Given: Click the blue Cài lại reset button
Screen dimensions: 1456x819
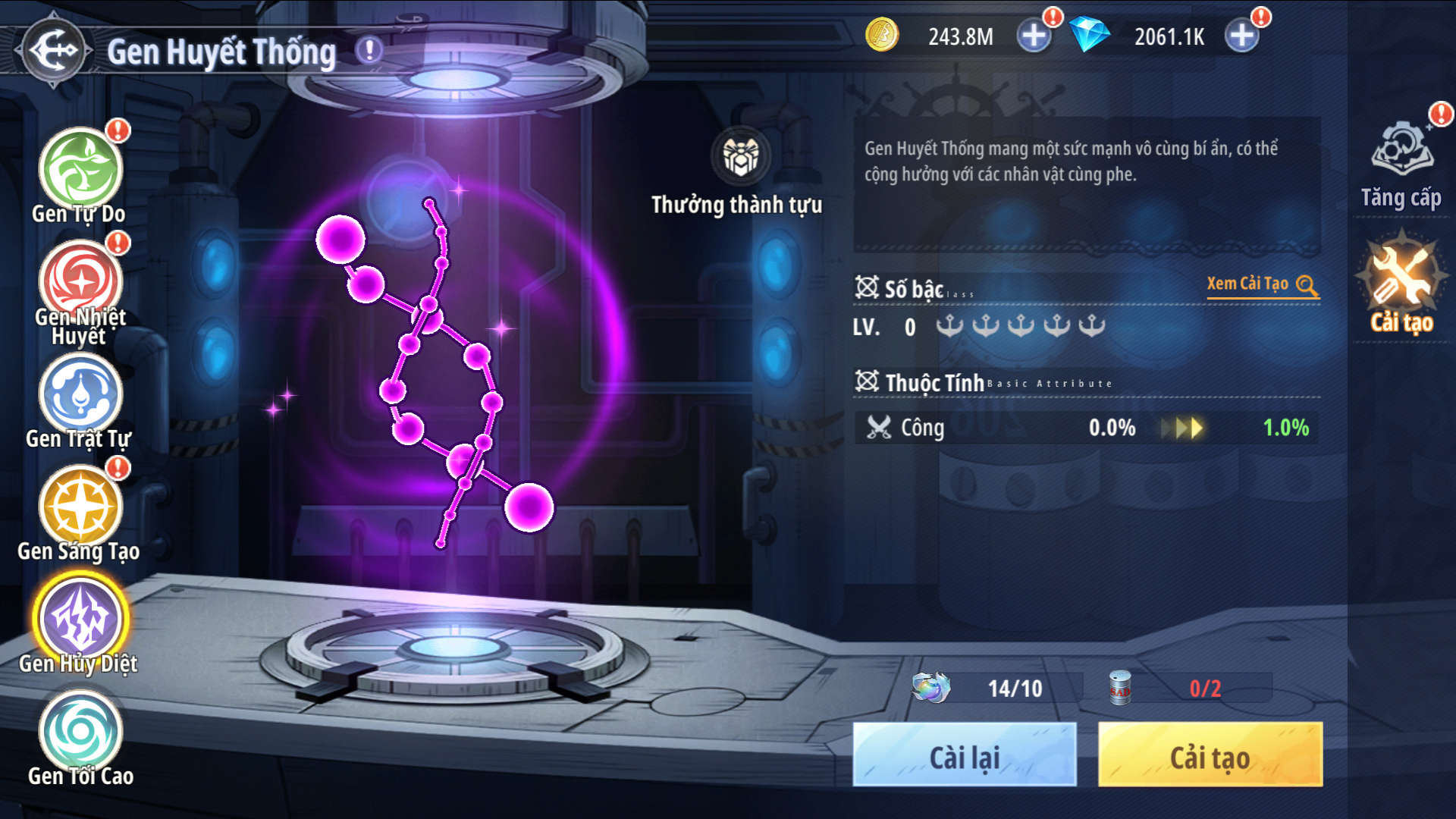Looking at the screenshot, I should click(x=964, y=755).
